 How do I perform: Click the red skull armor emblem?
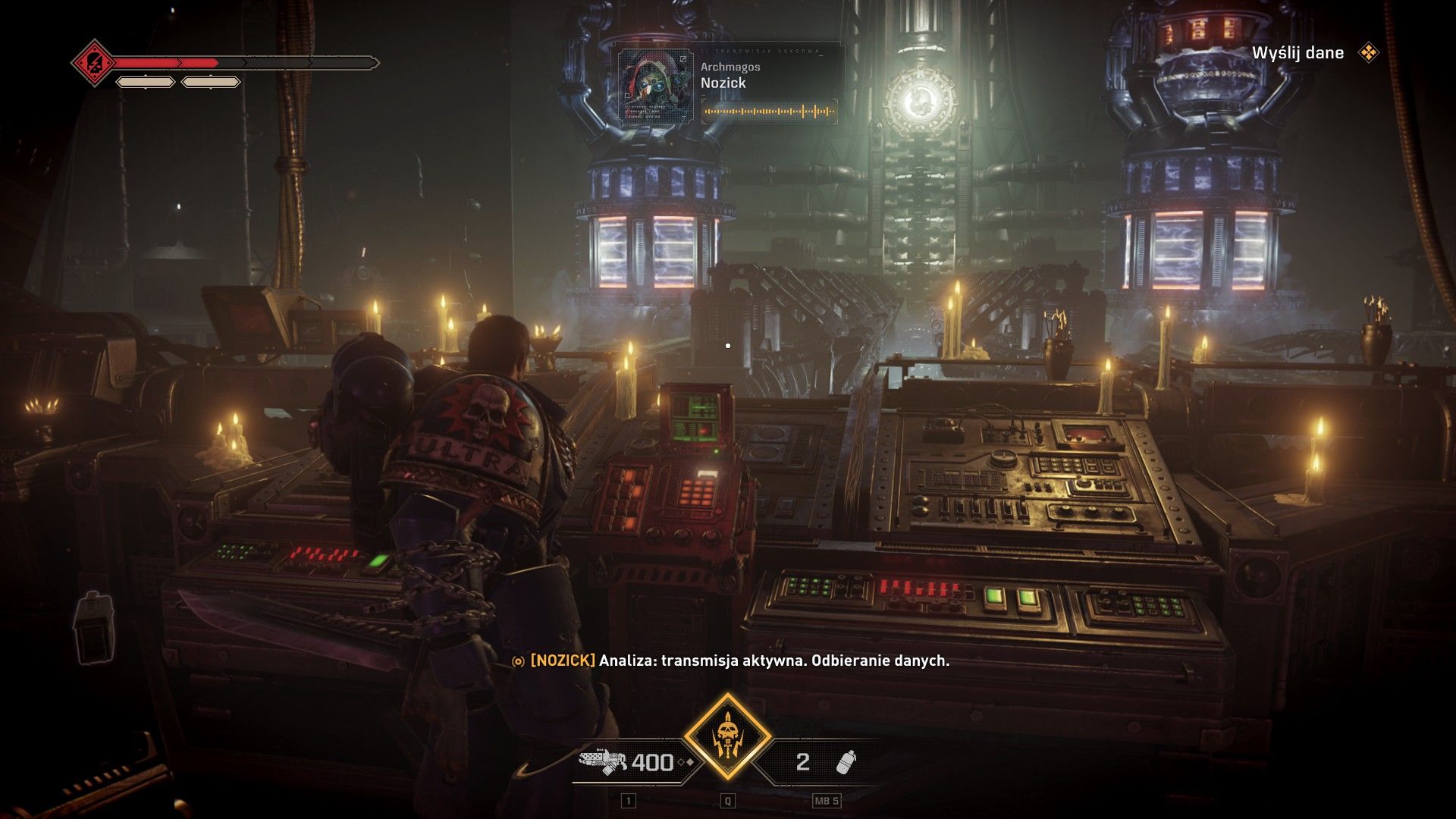(94, 63)
